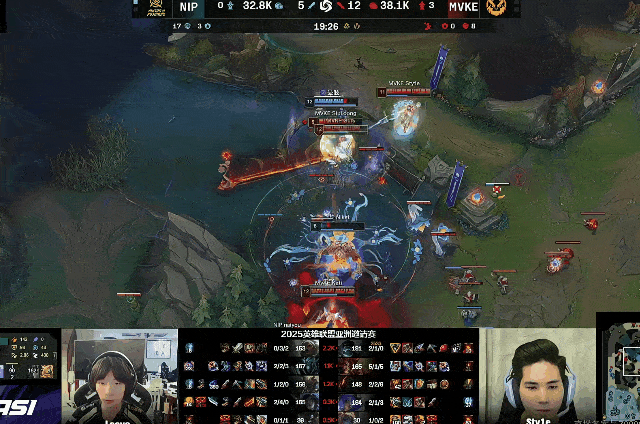Viewport: 640px width, 424px height.
Task: Click the bottom scoreboard title banner
Action: (x=328, y=335)
